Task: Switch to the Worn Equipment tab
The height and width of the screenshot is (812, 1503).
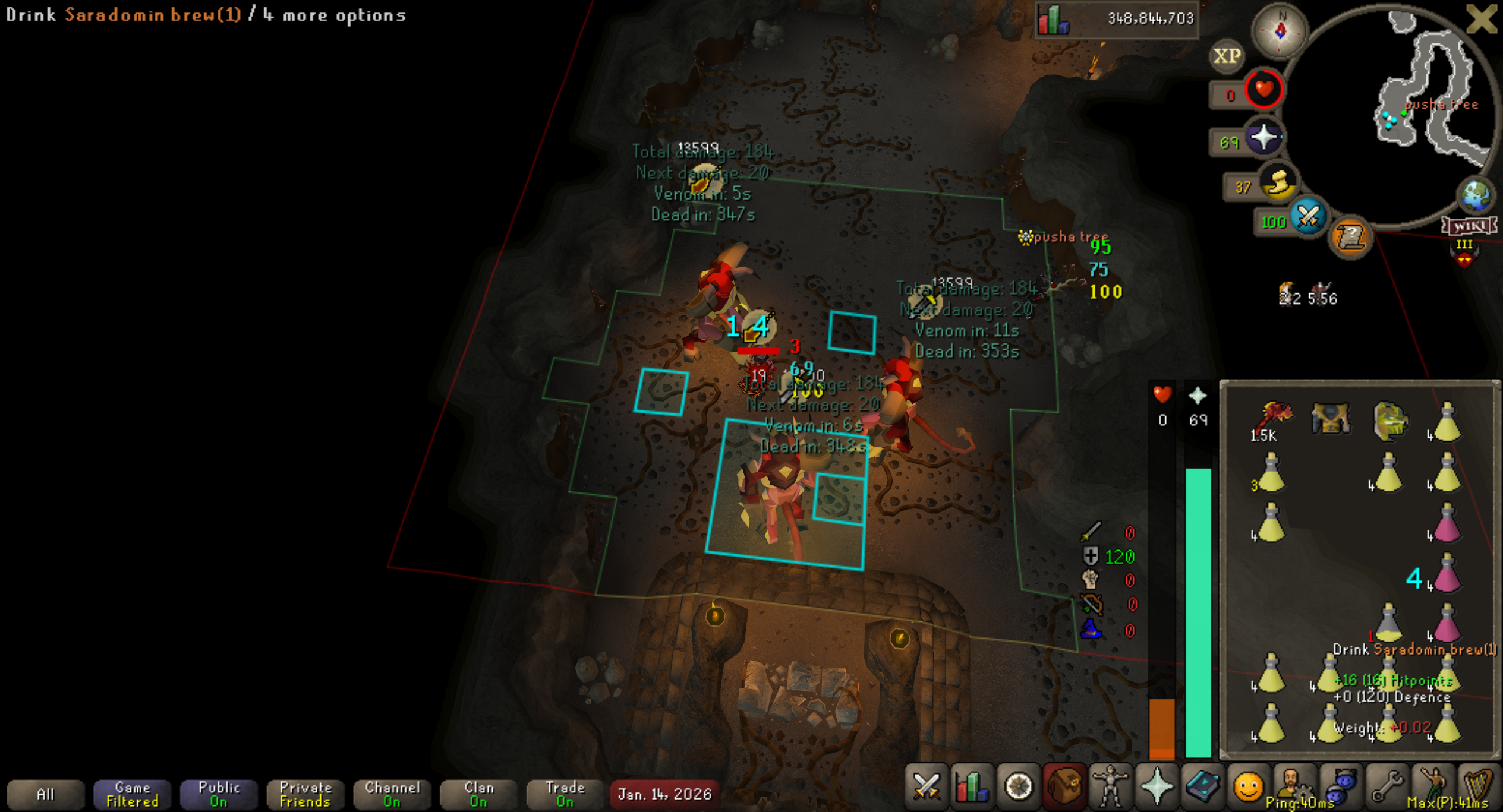Action: pyautogui.click(x=1110, y=788)
